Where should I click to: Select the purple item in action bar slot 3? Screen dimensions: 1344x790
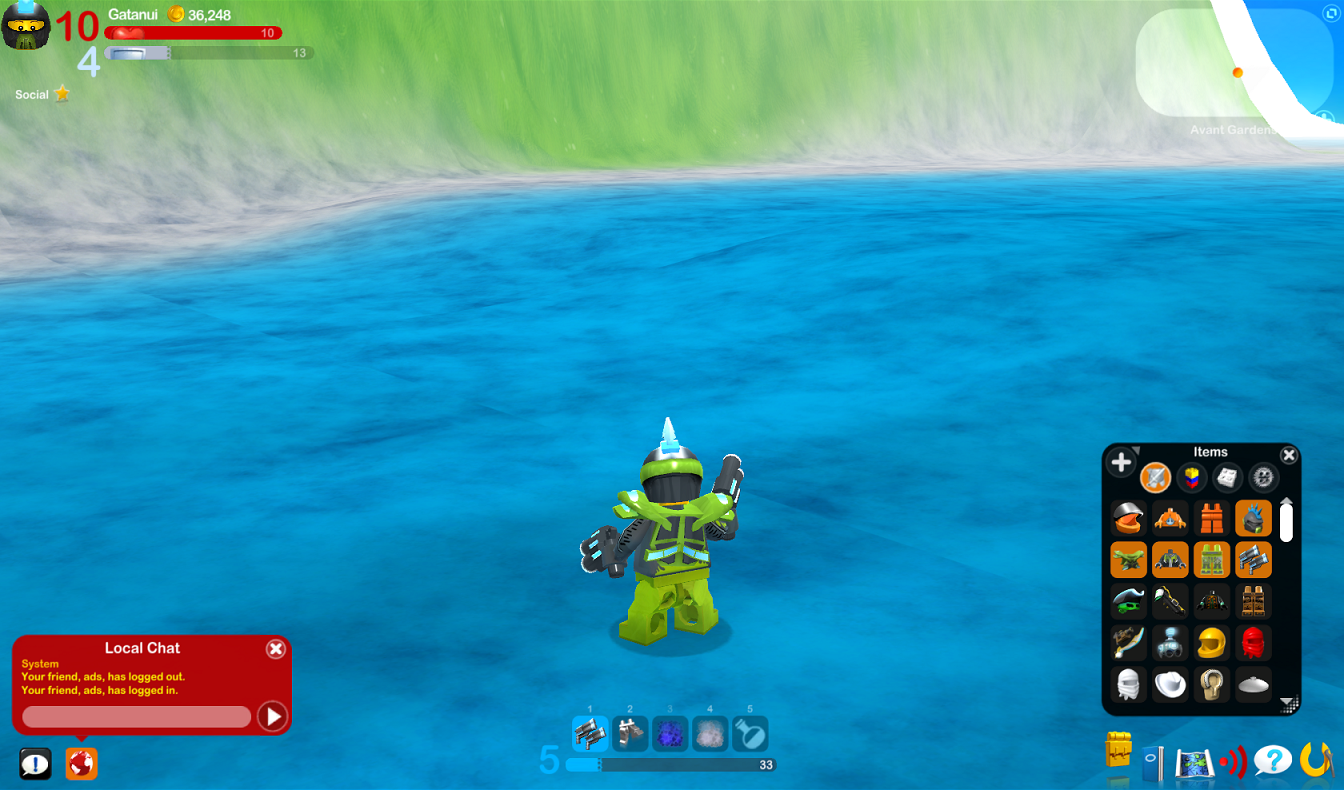point(671,734)
